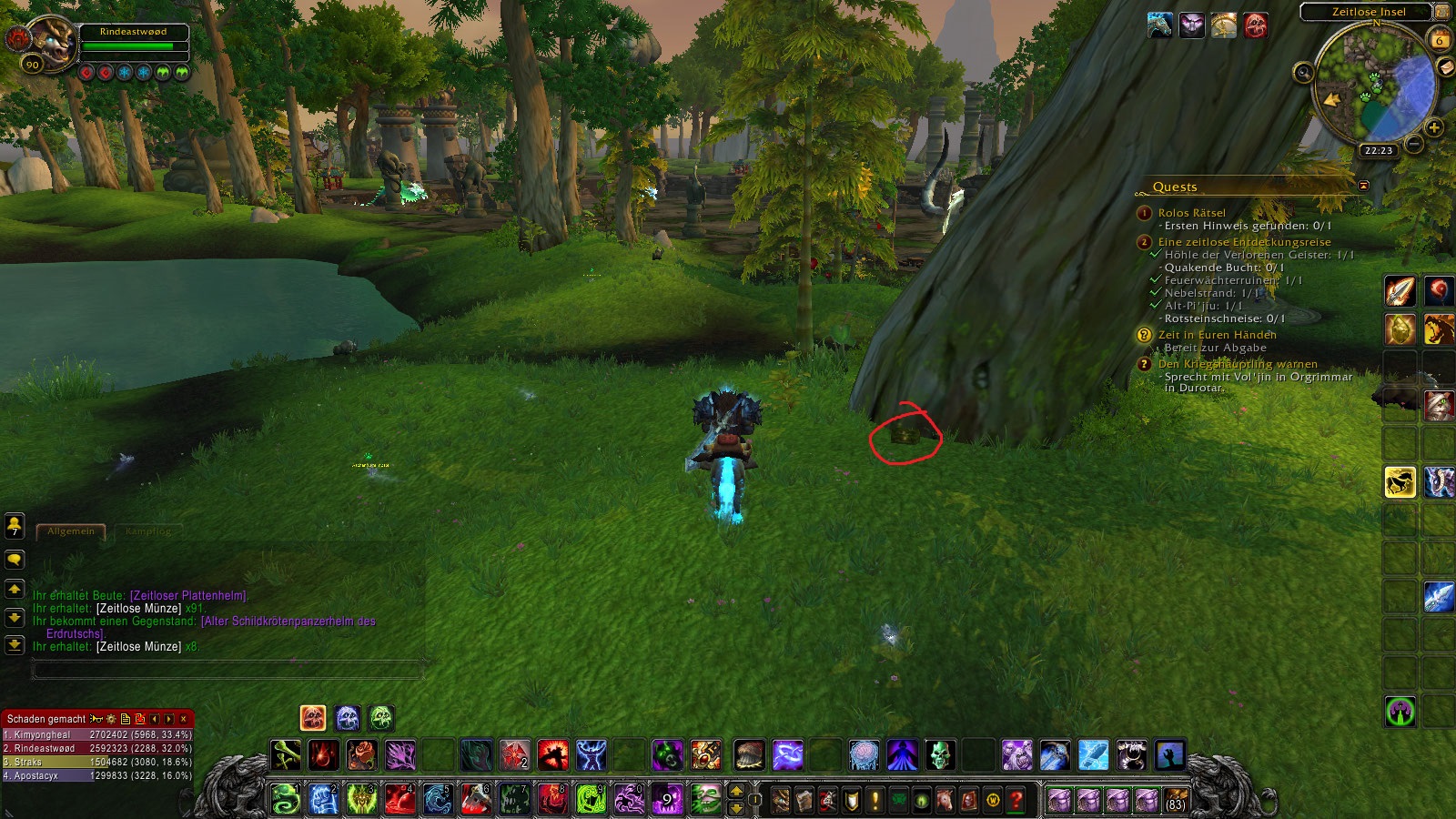
Task: Zoom out on the minimap
Action: tap(1413, 144)
